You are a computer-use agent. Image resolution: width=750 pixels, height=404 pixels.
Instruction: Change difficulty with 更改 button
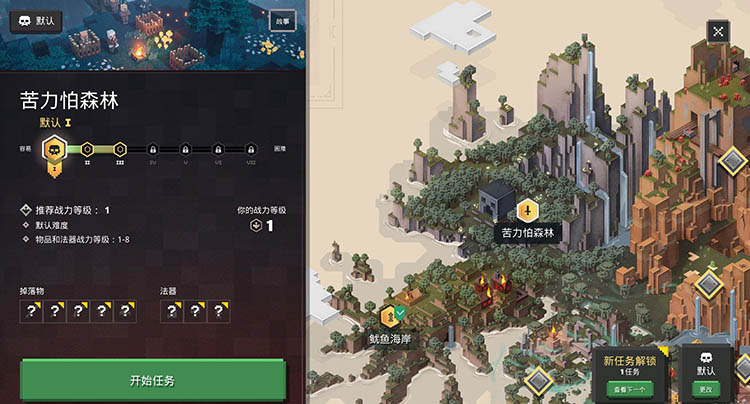tap(706, 387)
